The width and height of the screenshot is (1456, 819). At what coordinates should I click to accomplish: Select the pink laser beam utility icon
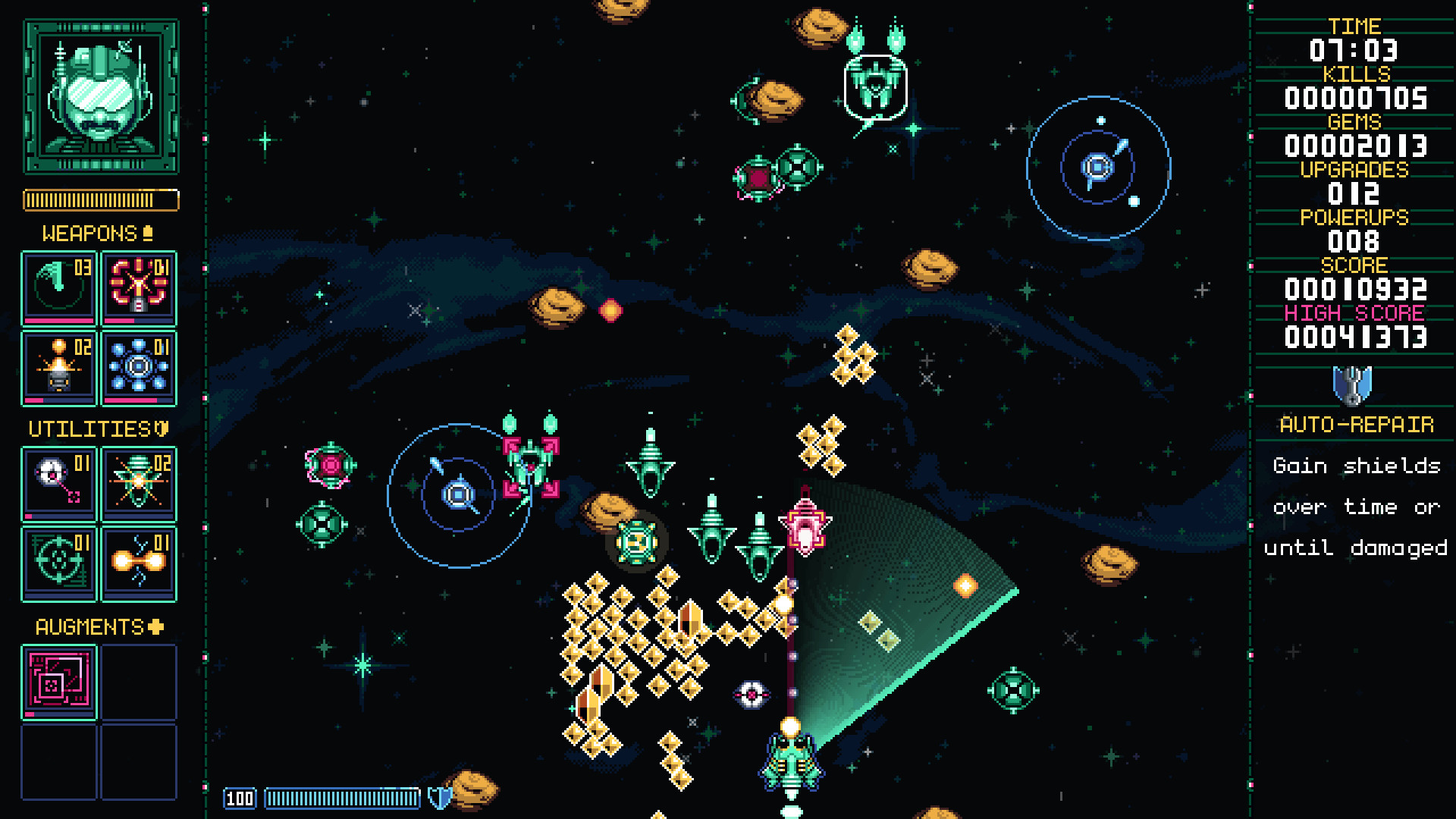pyautogui.click(x=58, y=483)
